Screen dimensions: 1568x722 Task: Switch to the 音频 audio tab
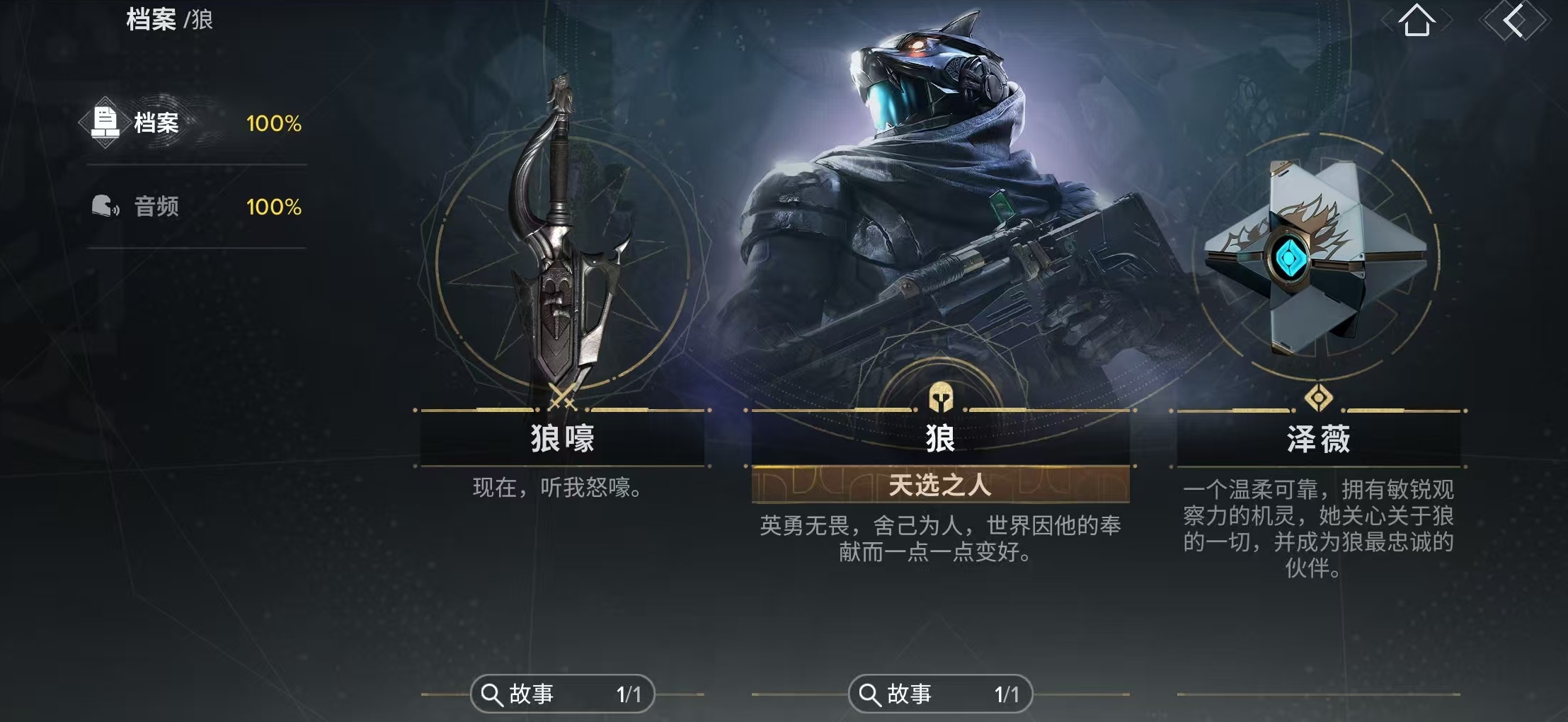click(x=156, y=206)
